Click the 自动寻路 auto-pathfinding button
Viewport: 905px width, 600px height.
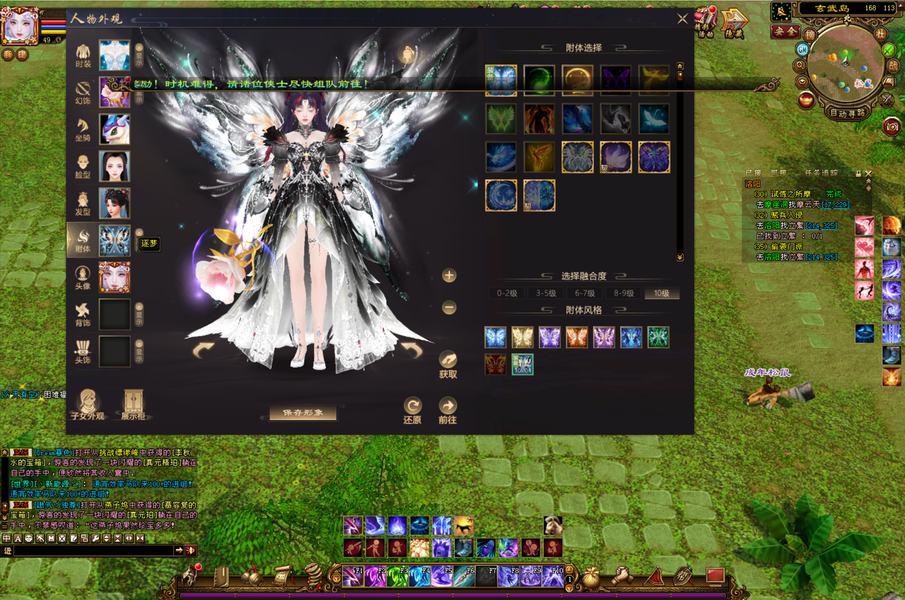click(x=847, y=113)
